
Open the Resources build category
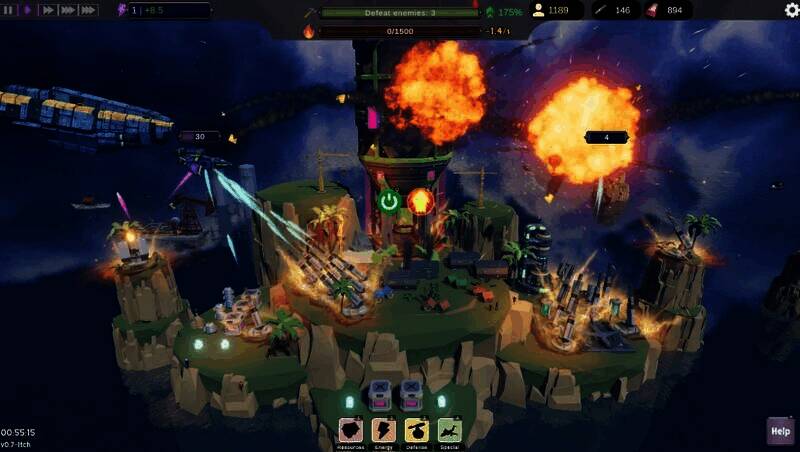tap(352, 430)
